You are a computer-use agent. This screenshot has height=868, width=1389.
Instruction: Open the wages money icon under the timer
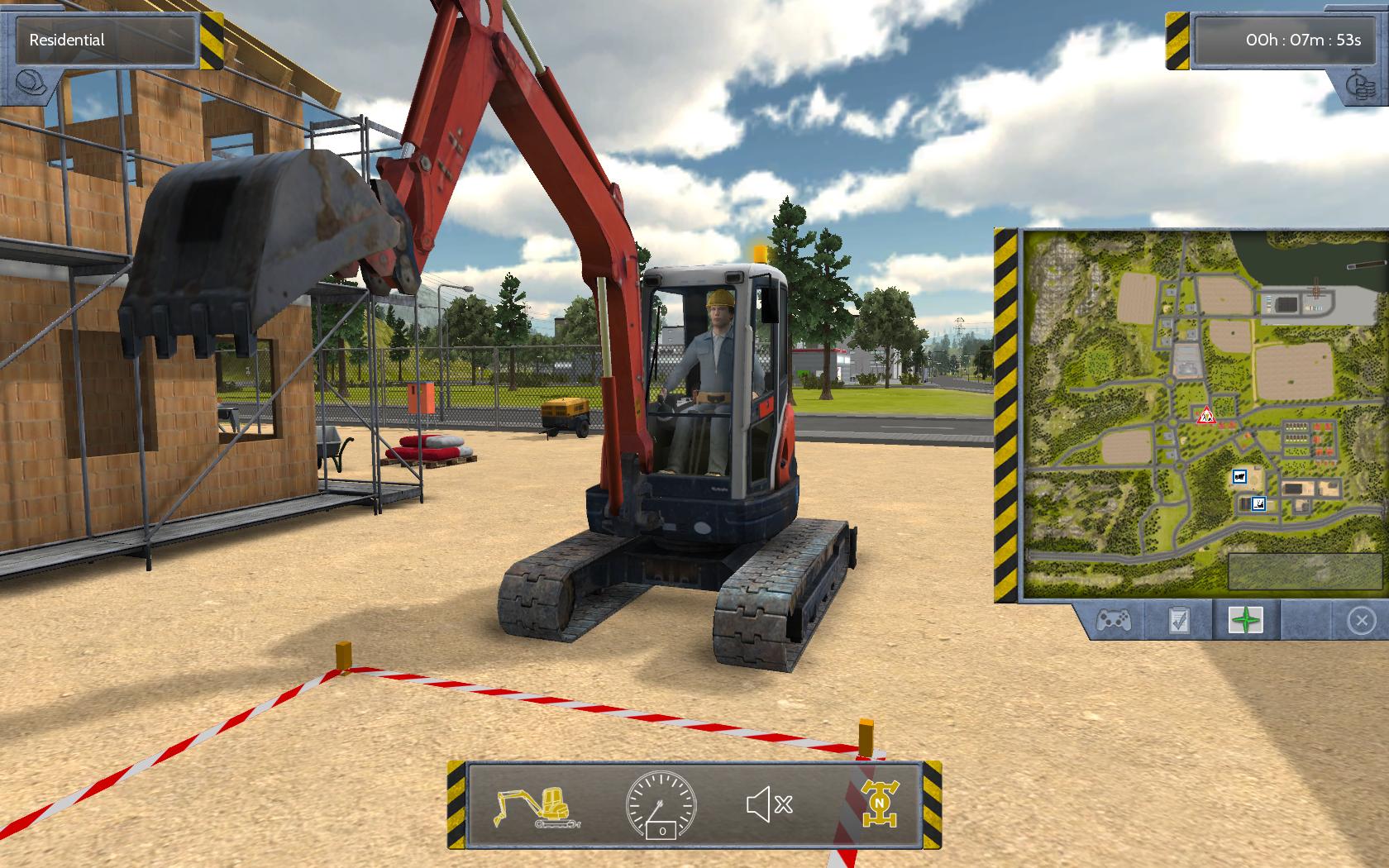[1359, 88]
